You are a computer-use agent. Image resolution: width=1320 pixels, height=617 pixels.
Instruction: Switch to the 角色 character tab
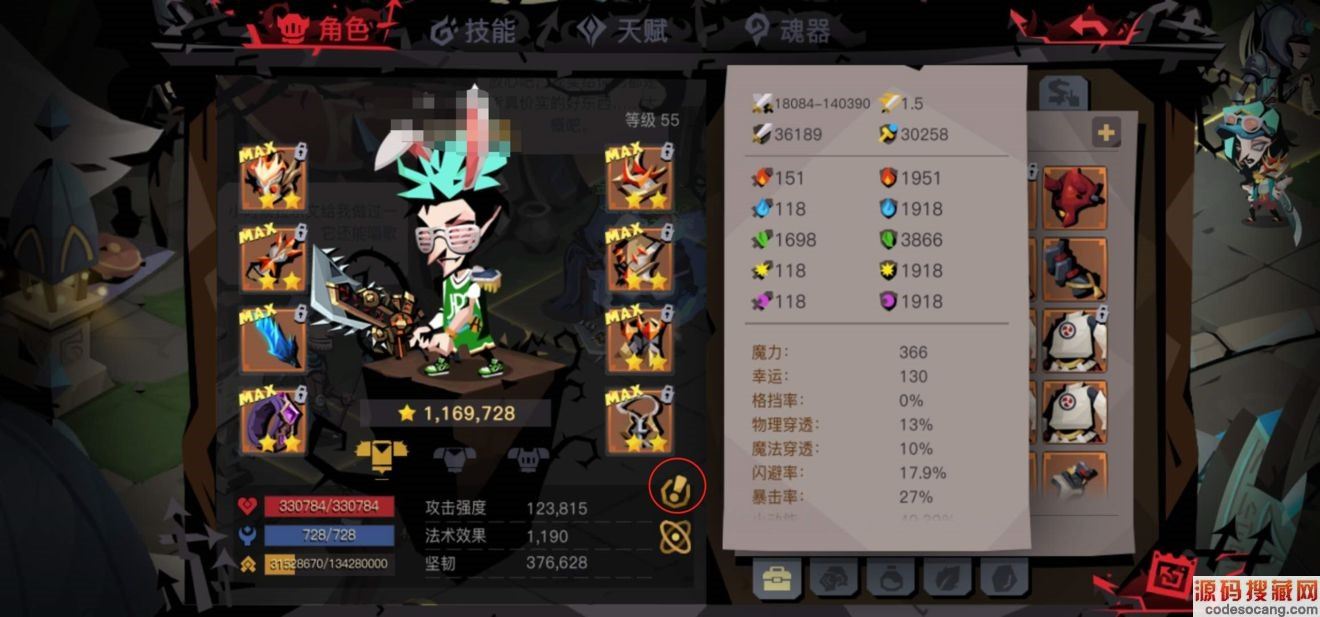[323, 31]
